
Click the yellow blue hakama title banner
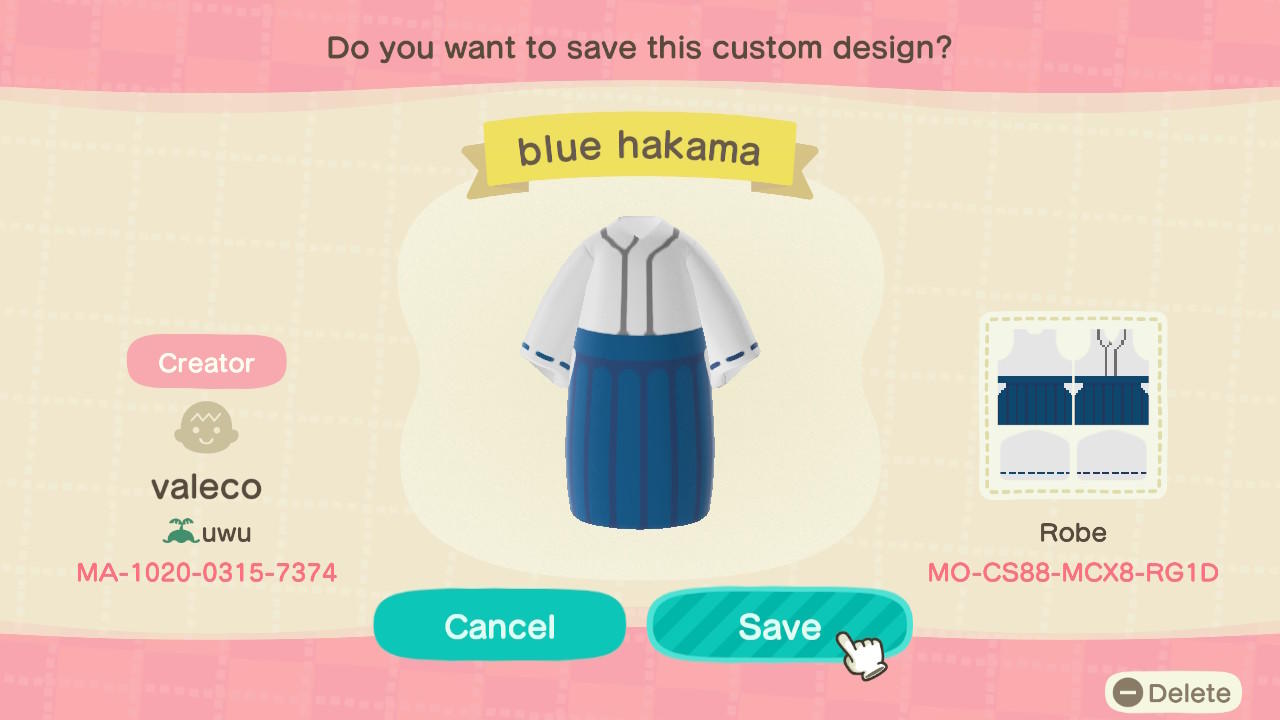639,148
